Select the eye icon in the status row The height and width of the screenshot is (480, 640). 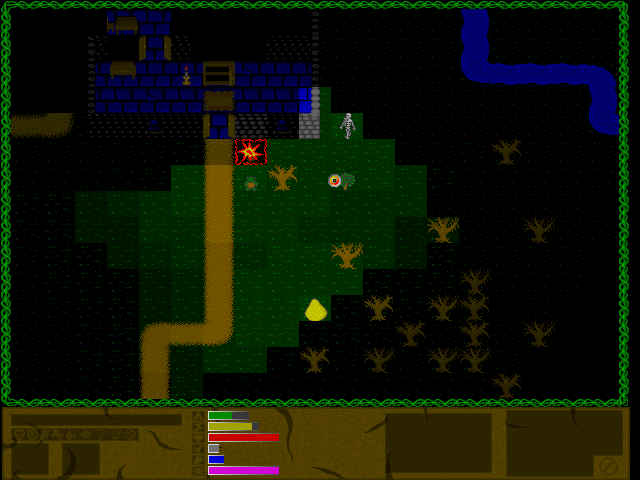point(85,434)
